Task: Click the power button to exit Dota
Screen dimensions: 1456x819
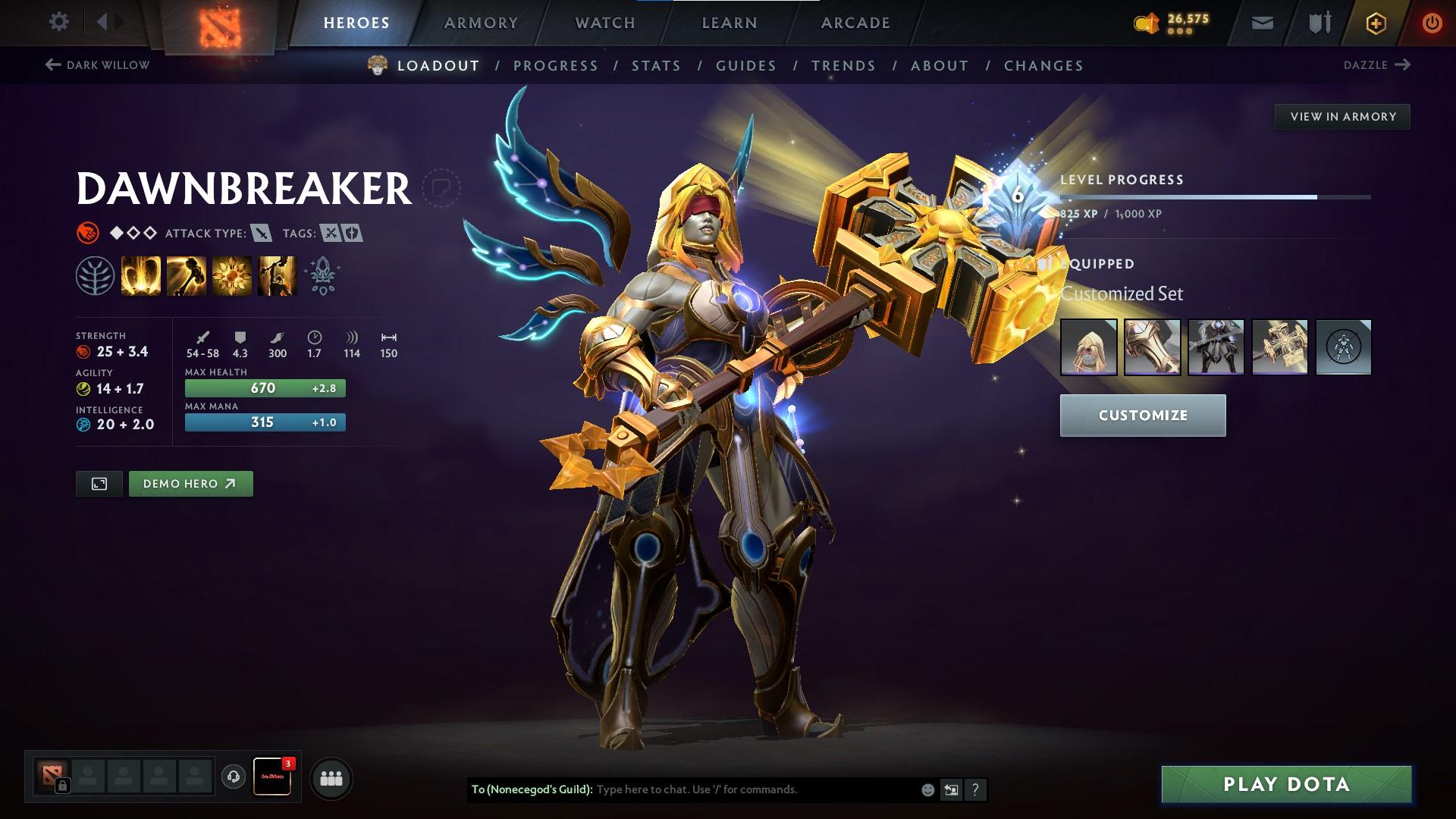Action: [1432, 23]
